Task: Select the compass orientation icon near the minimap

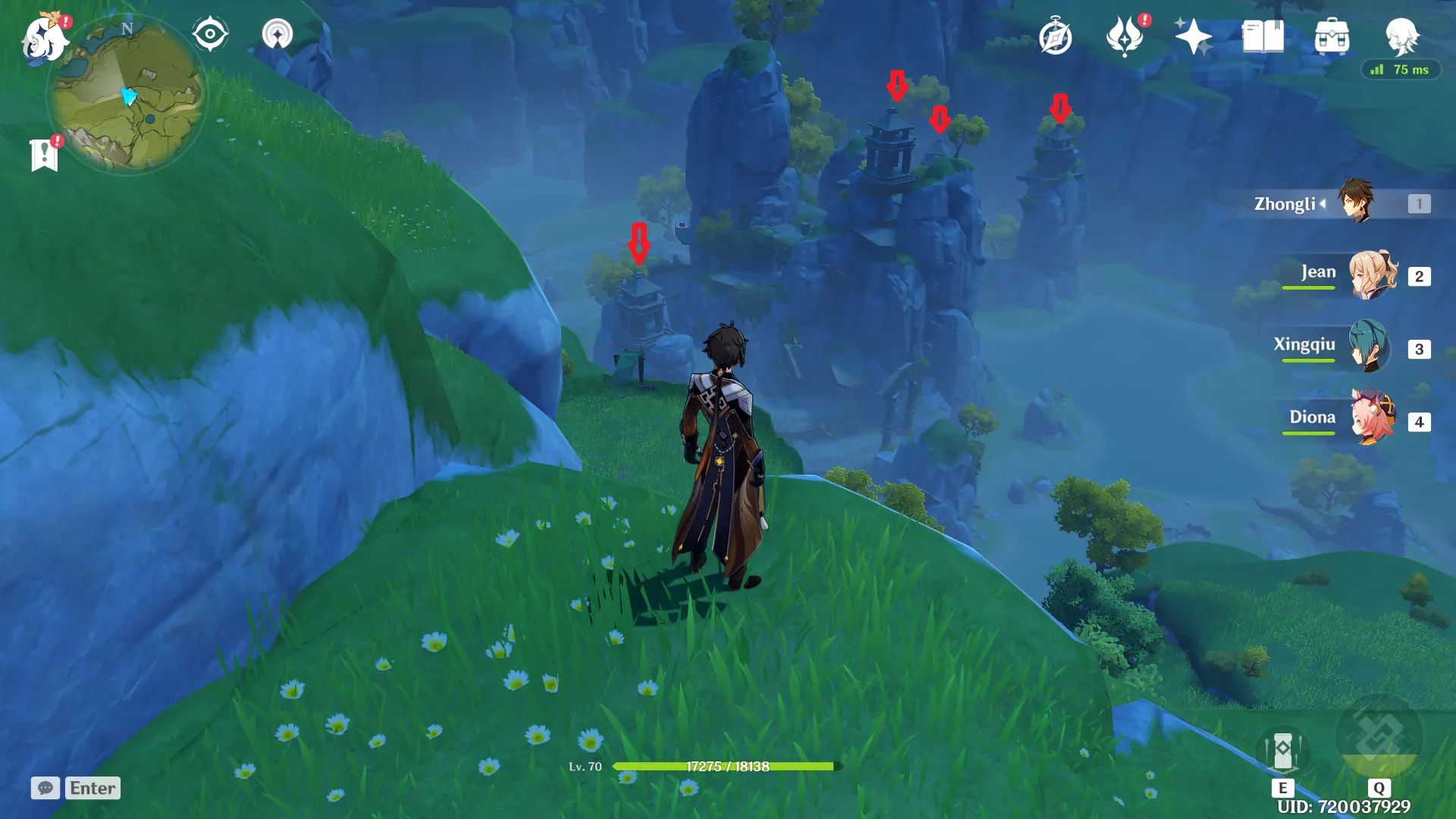Action: tap(209, 34)
